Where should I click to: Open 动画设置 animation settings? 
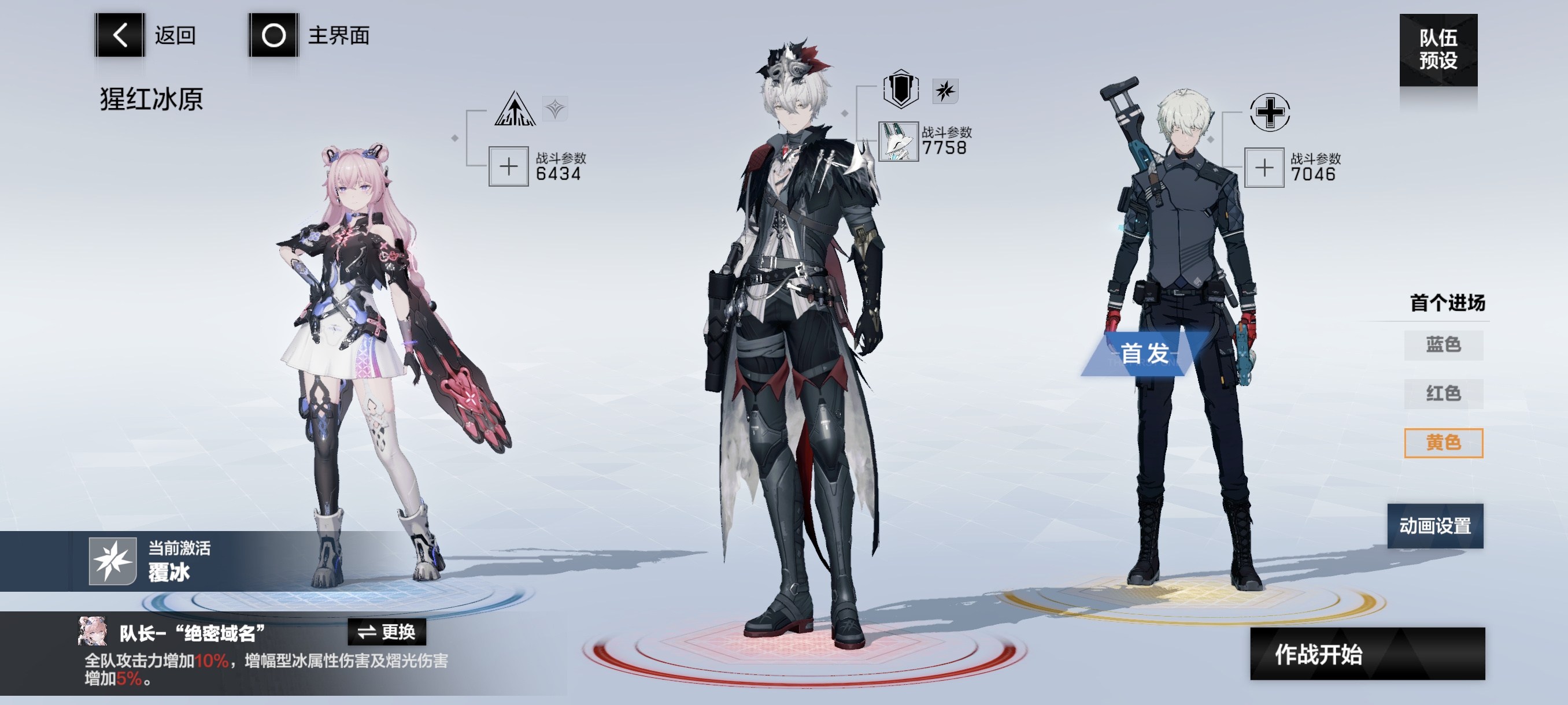tap(1434, 525)
